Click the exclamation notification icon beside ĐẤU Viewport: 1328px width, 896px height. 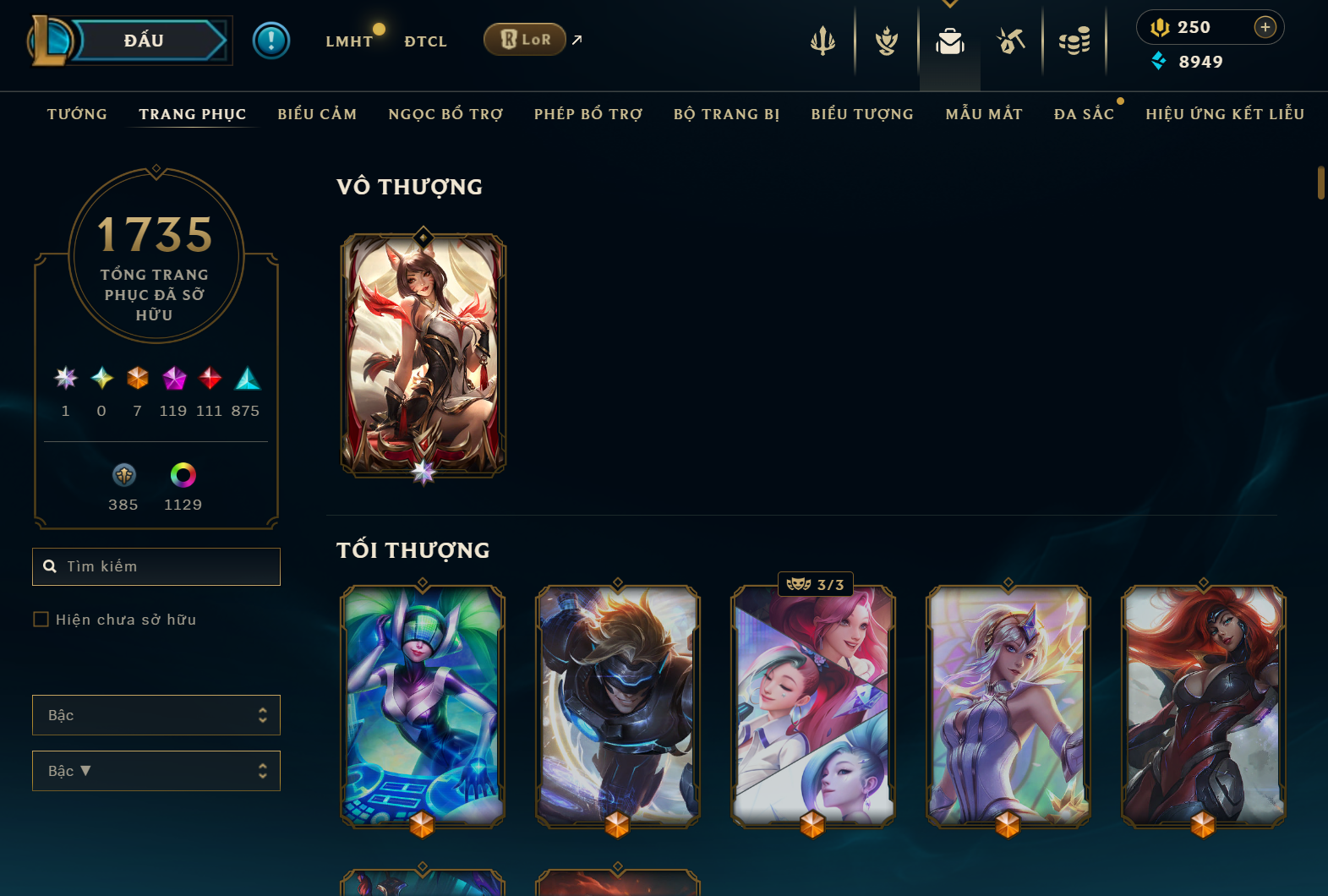271,40
